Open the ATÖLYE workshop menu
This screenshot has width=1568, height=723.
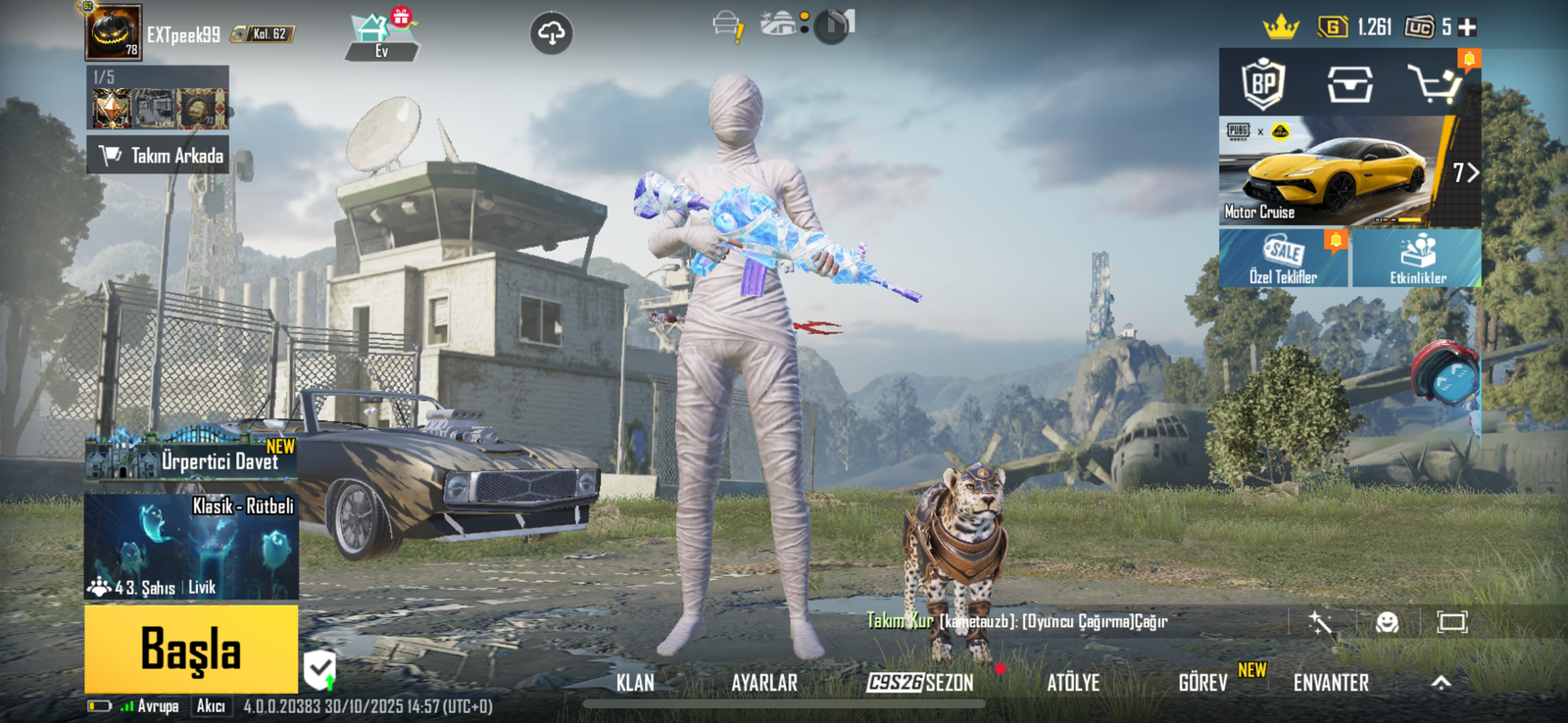pos(1073,683)
